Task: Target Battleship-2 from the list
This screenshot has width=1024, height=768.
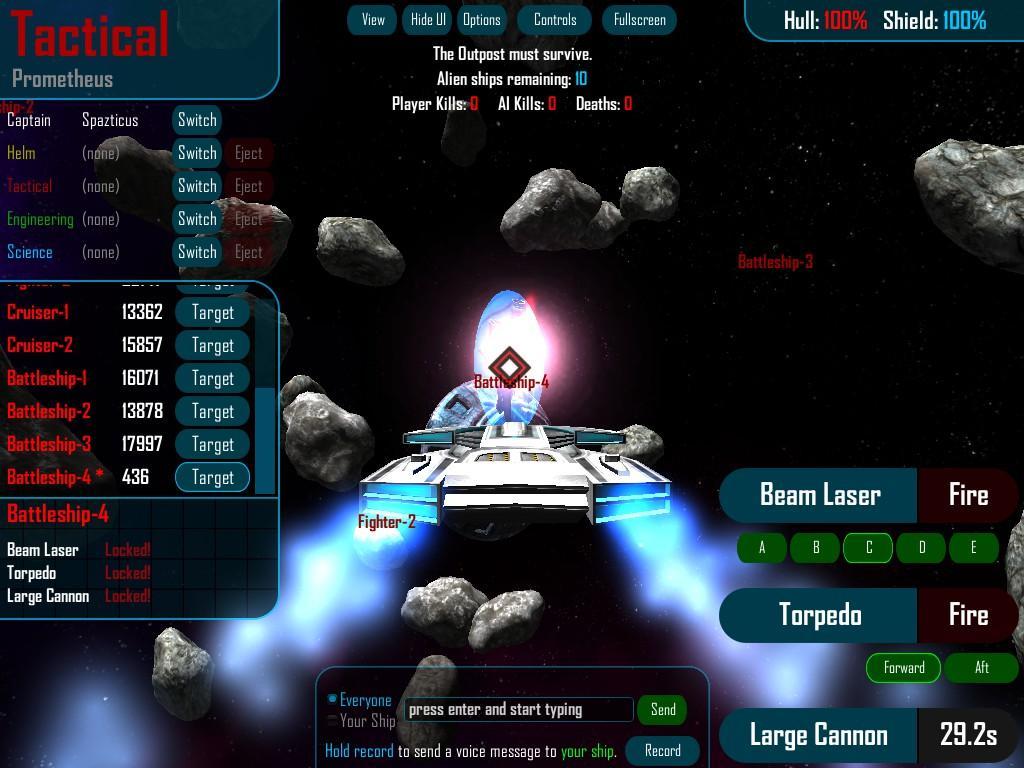Action: pyautogui.click(x=212, y=411)
